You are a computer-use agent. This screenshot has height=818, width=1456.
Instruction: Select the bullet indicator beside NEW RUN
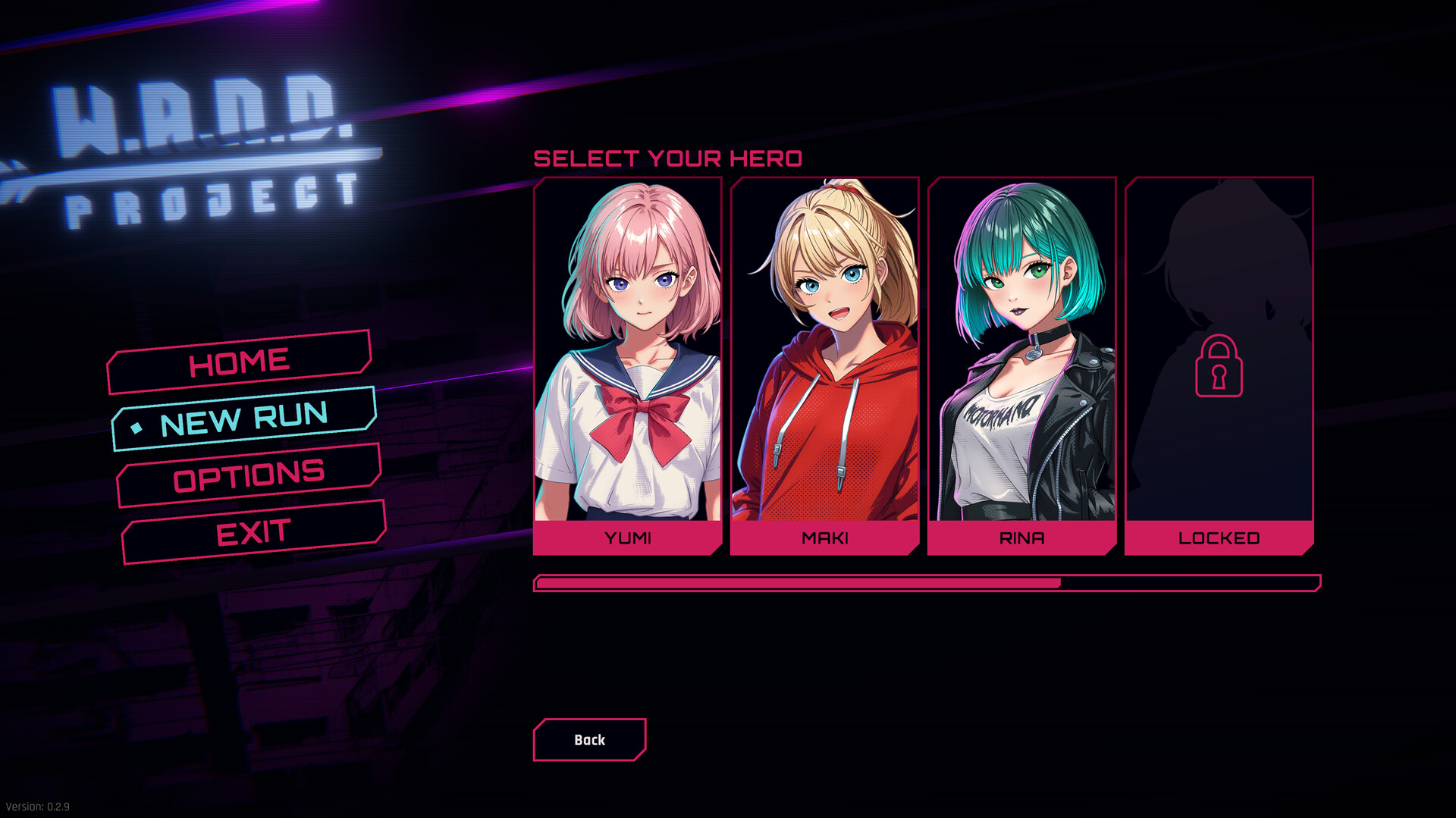pos(137,429)
